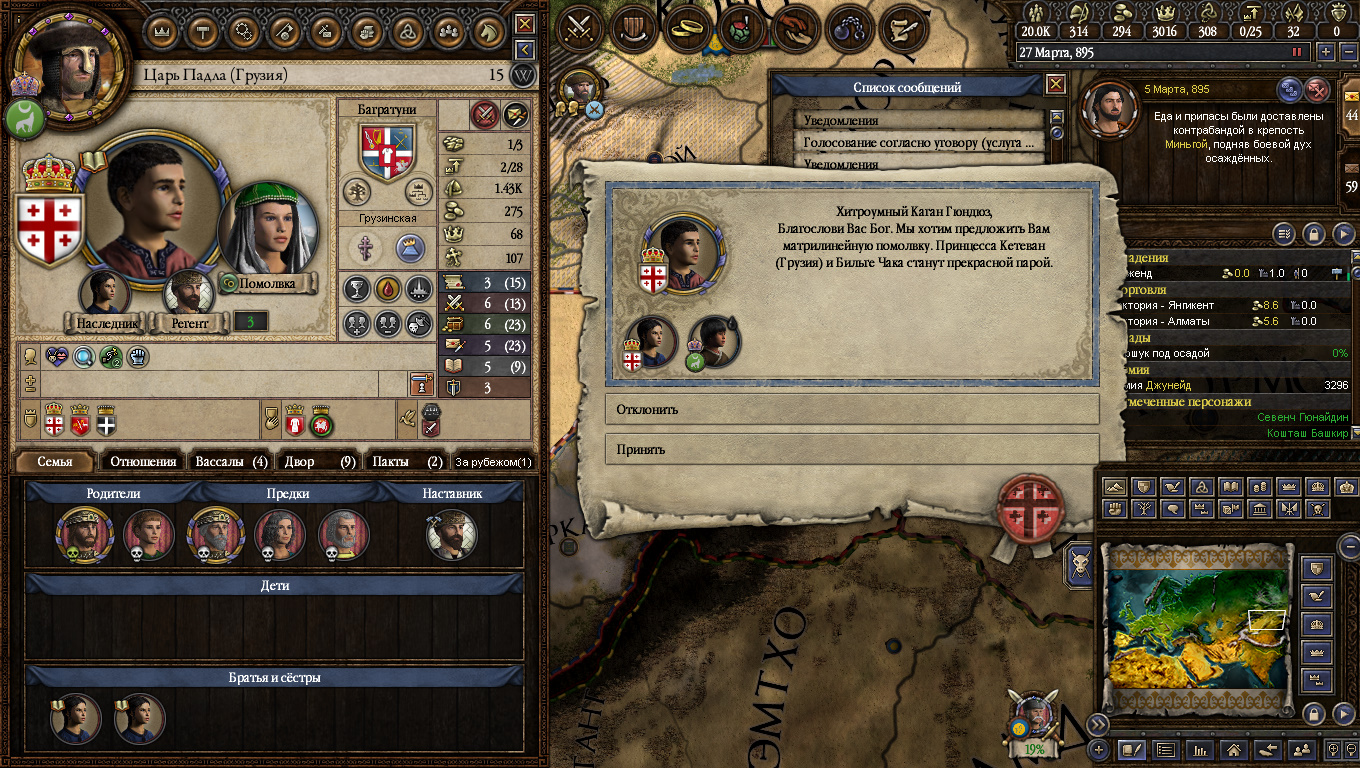Open the "Вассалы" tab
This screenshot has height=768, width=1360.
click(x=231, y=461)
